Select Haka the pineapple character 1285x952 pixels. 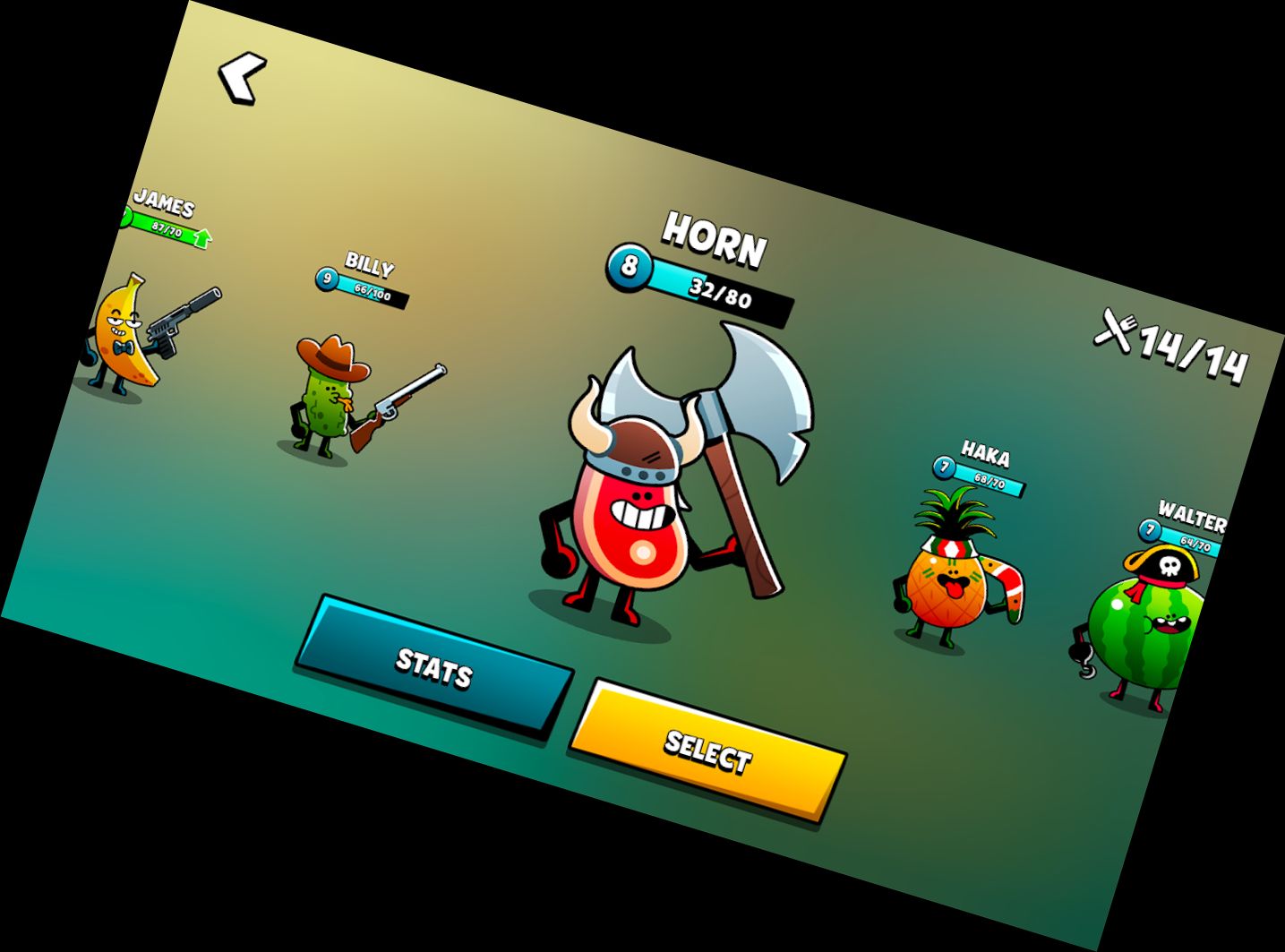pos(949,573)
